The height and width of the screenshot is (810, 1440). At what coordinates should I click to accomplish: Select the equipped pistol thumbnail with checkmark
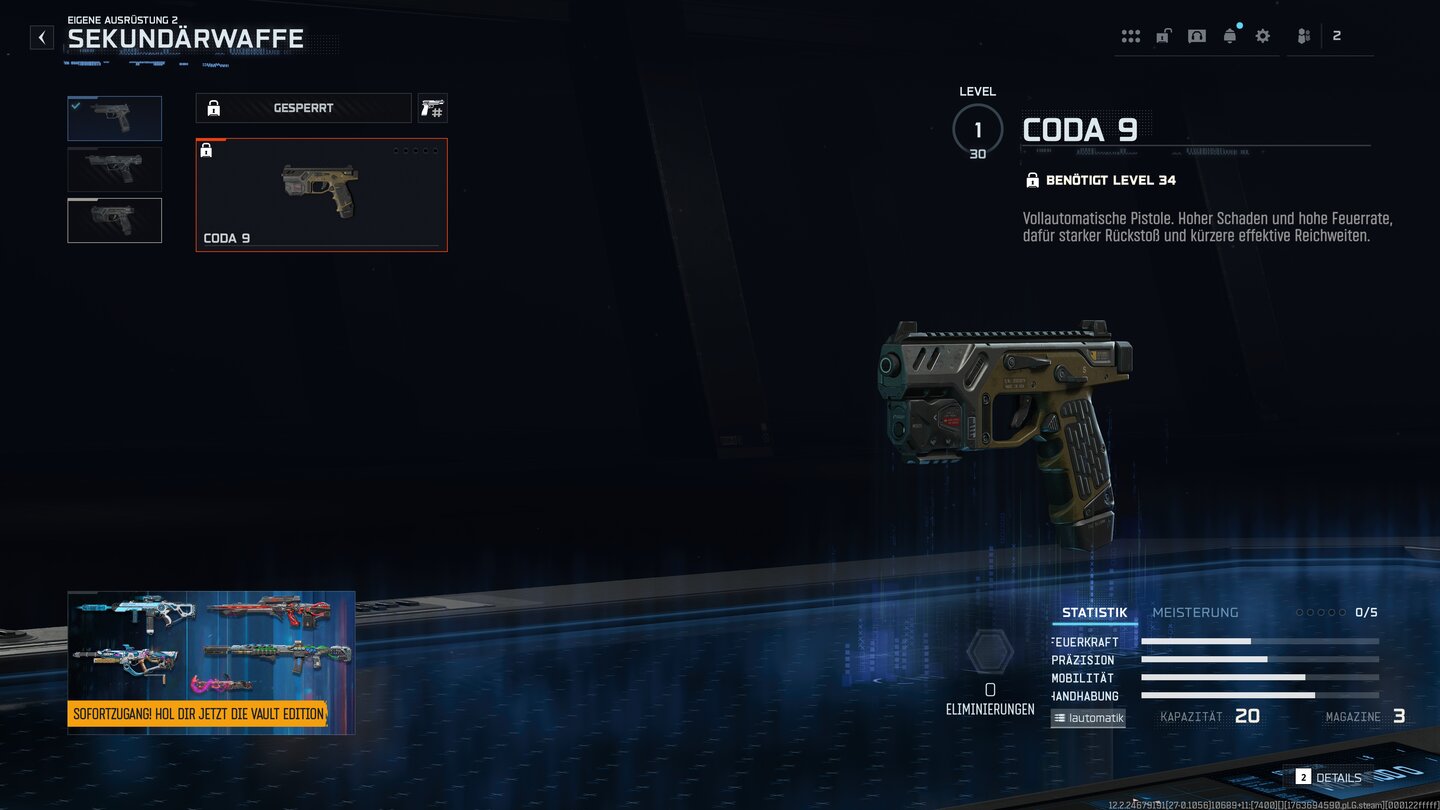(114, 118)
